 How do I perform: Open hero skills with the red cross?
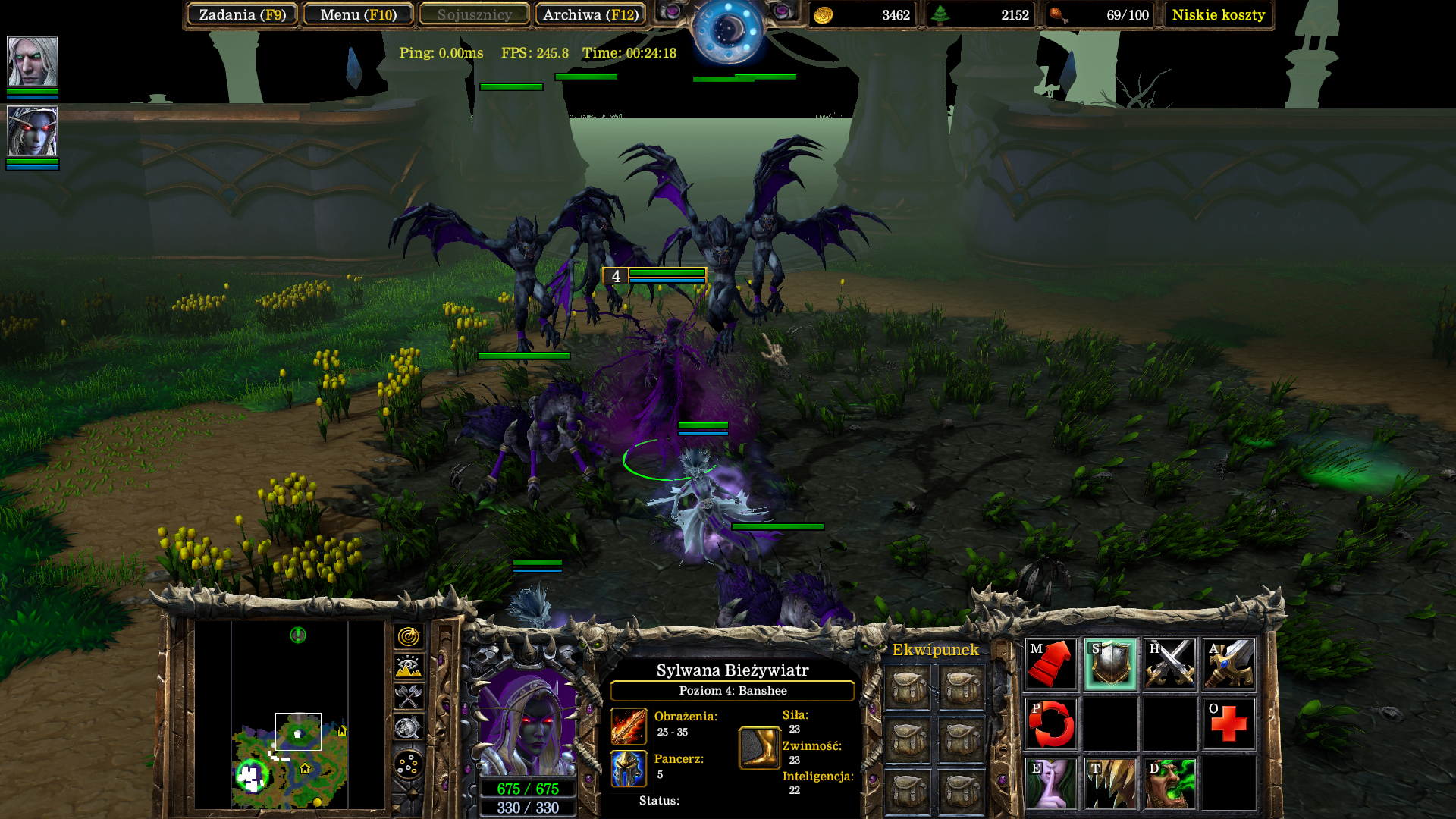[x=1228, y=723]
